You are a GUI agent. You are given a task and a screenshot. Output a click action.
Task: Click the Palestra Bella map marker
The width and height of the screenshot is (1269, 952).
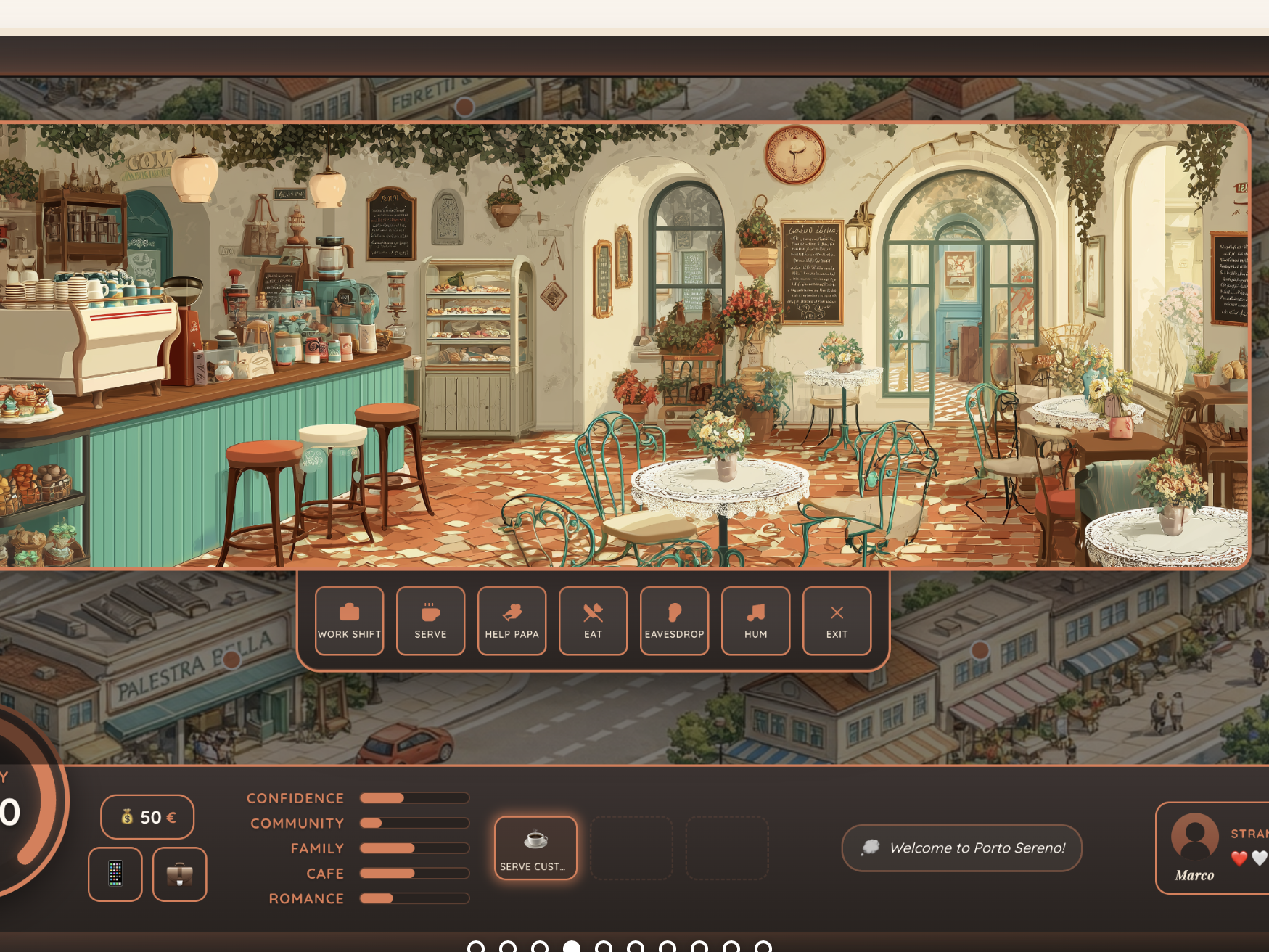(x=231, y=659)
